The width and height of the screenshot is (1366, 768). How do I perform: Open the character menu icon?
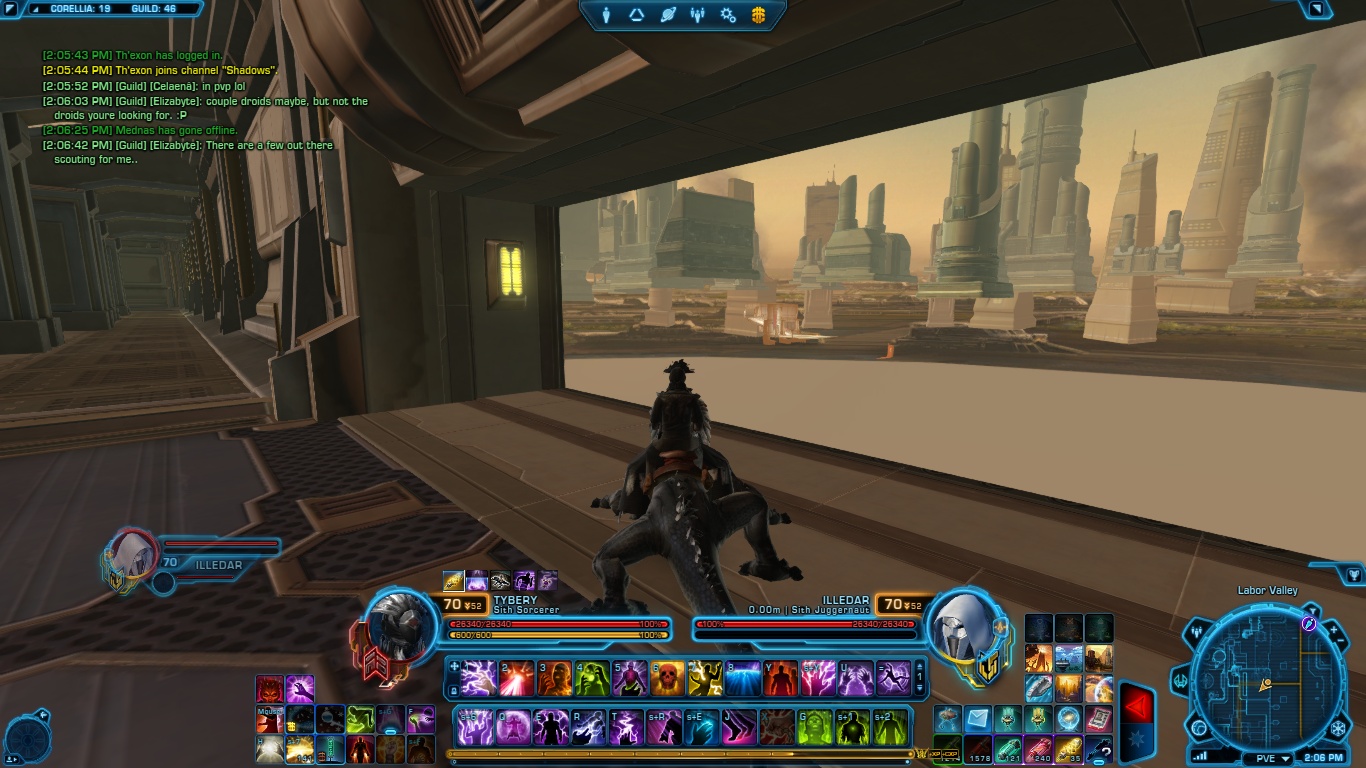[607, 15]
